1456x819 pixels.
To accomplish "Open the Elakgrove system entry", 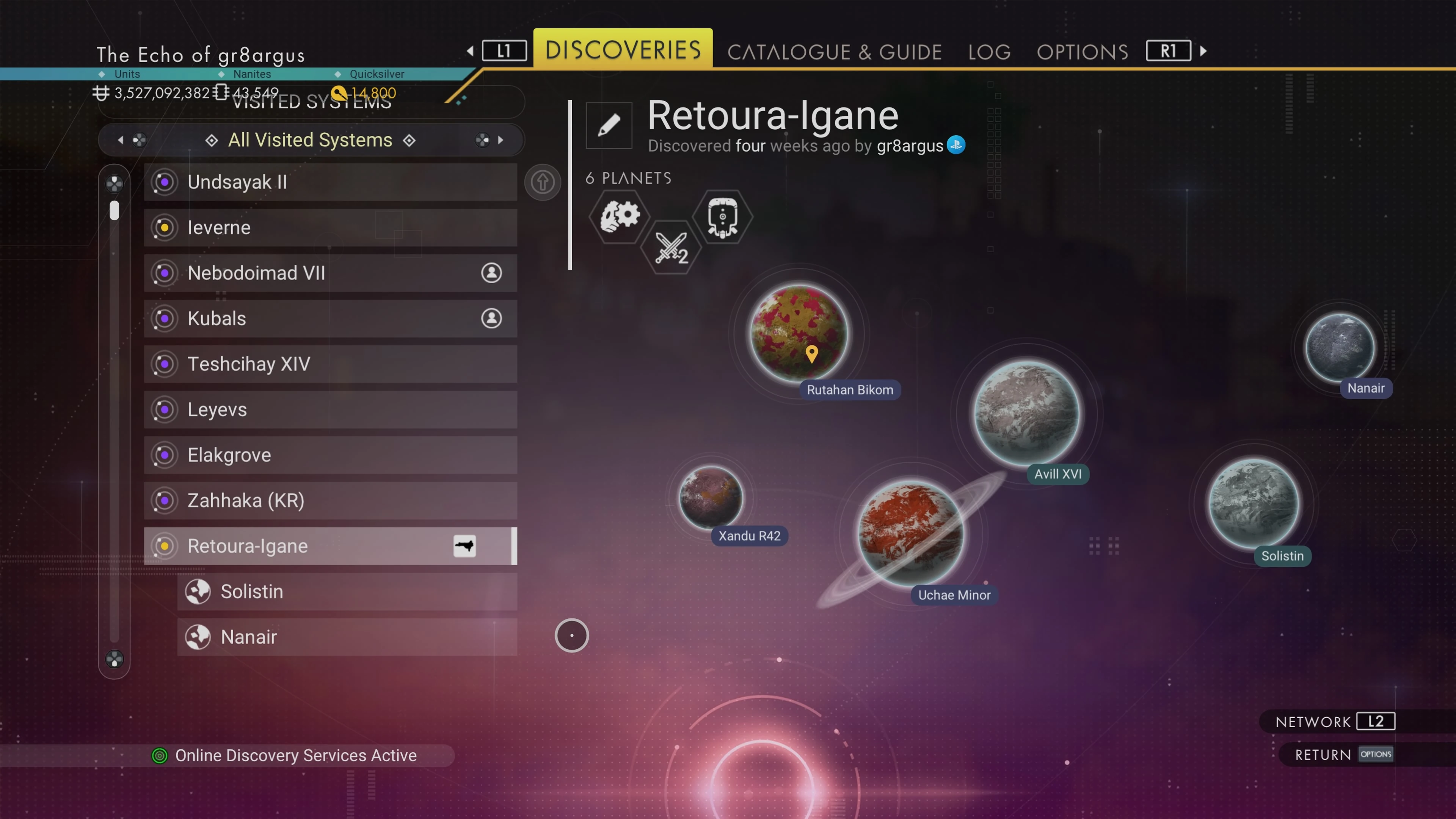I will pos(330,455).
